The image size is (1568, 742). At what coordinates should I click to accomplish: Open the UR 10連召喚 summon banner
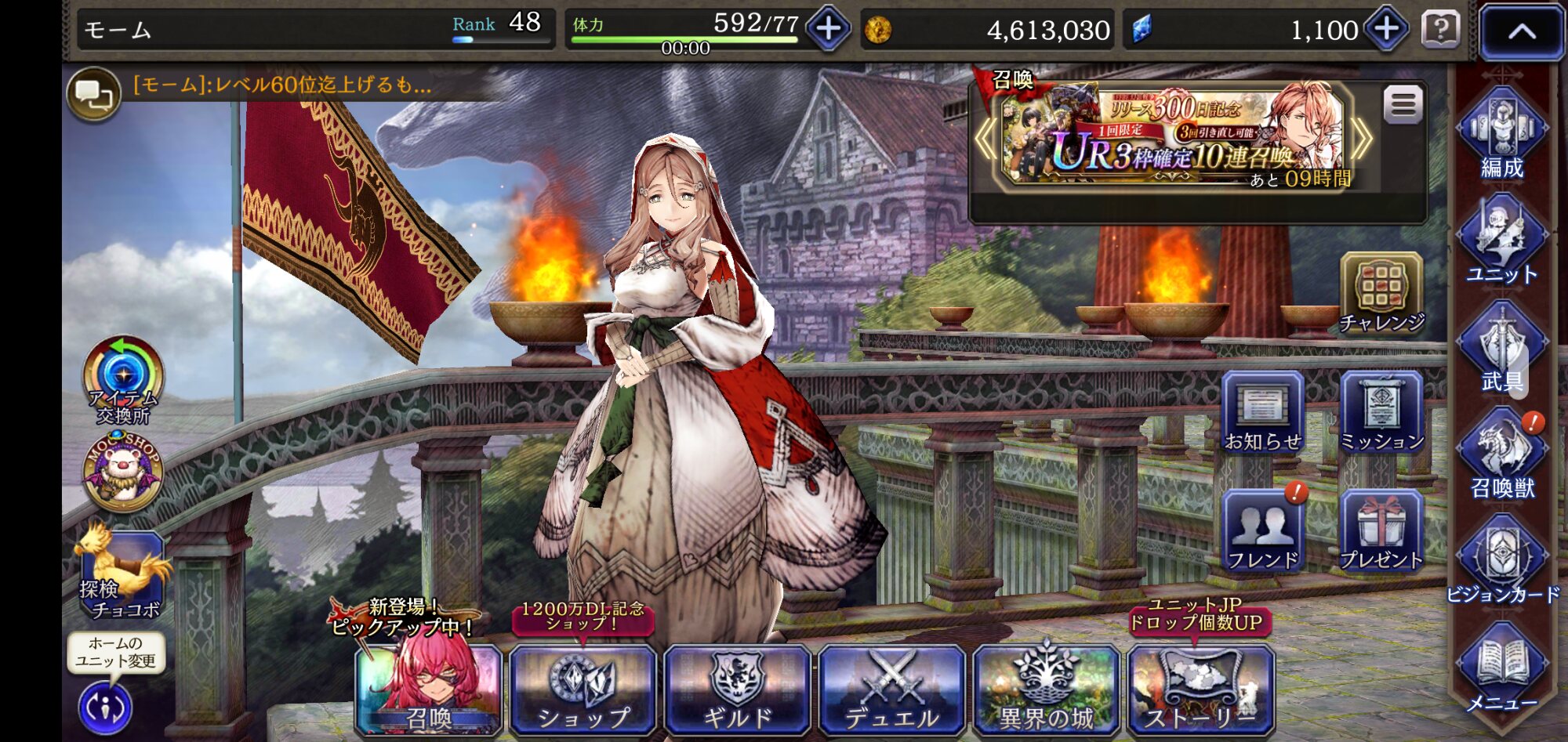1174,138
